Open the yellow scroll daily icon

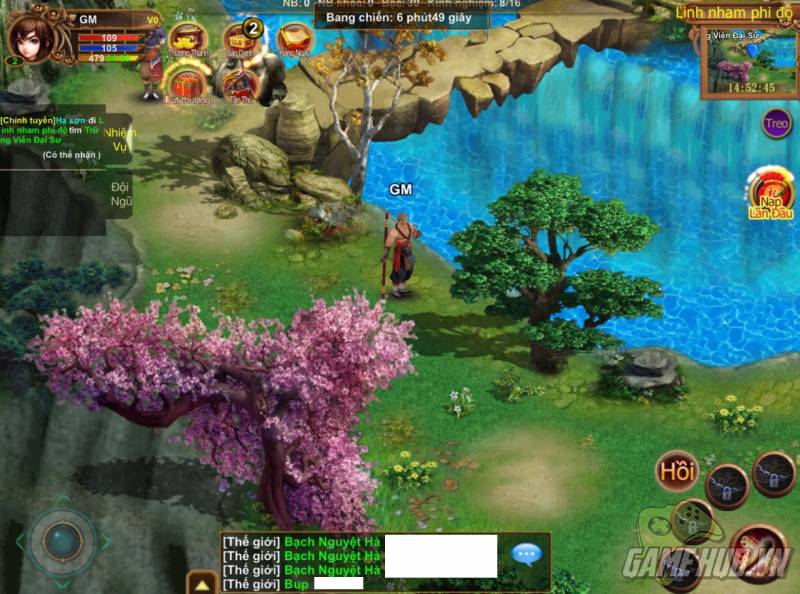(x=295, y=39)
